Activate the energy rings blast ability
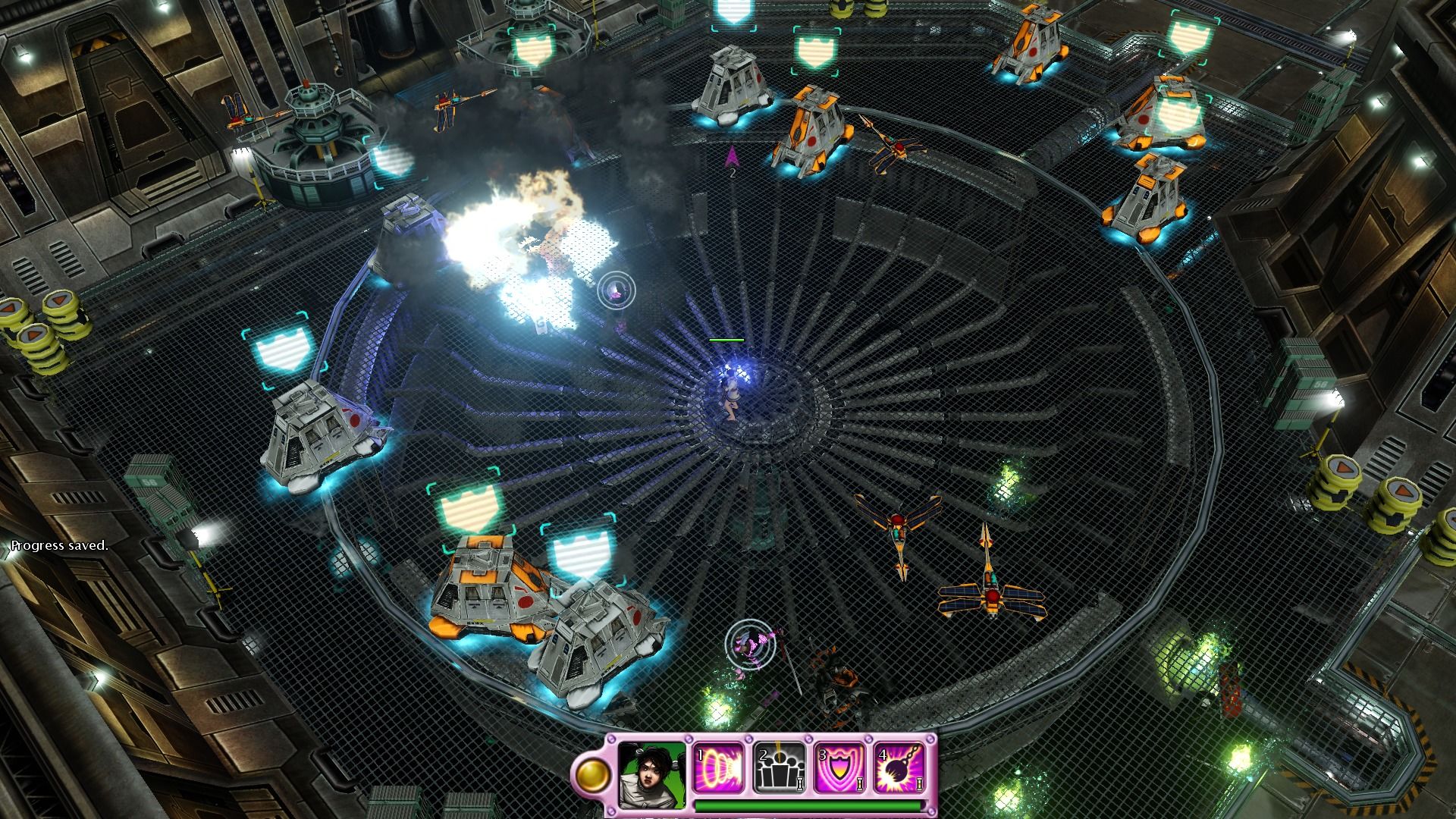Viewport: 1456px width, 819px height. click(718, 768)
